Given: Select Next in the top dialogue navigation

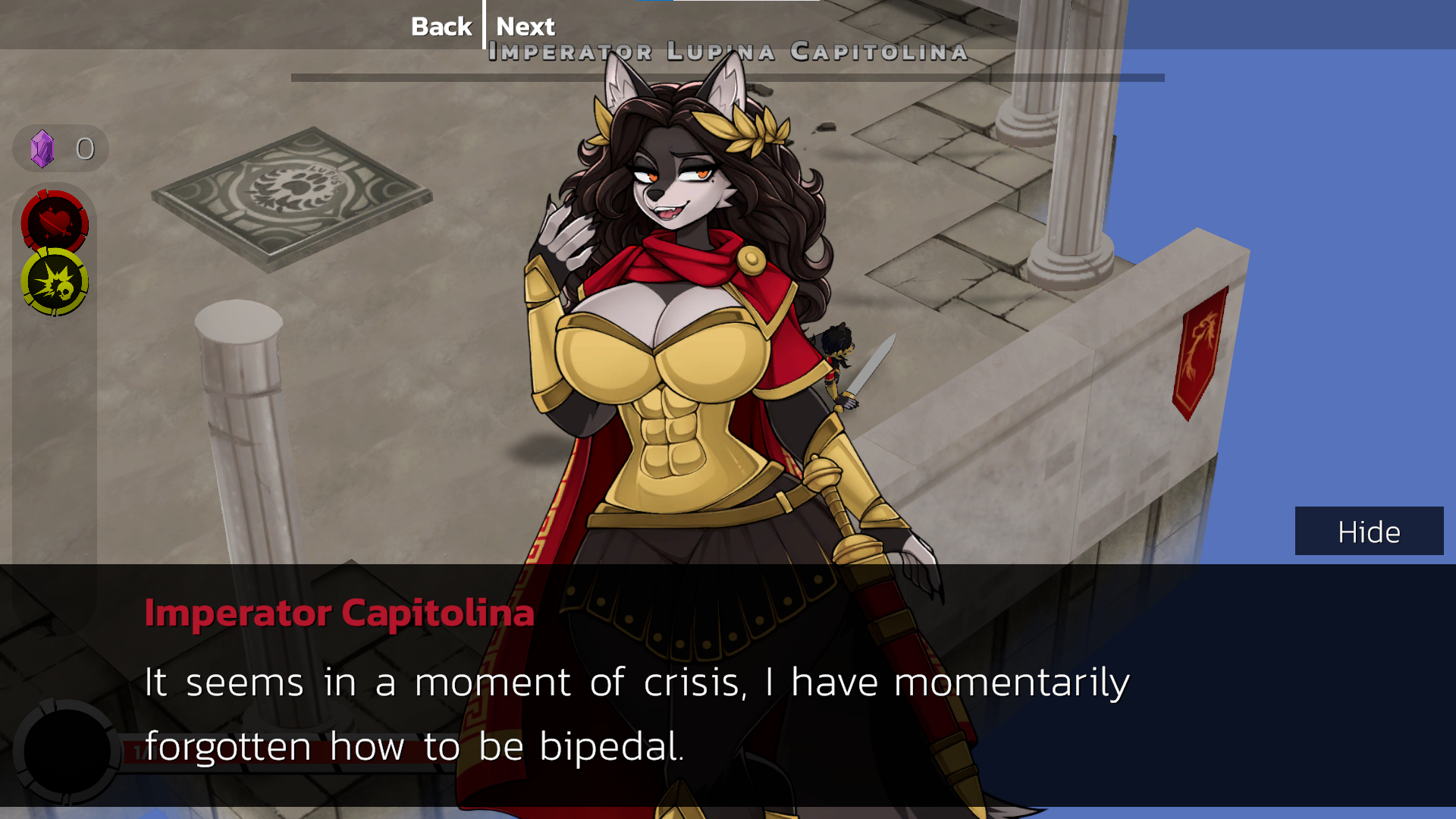Looking at the screenshot, I should pos(526,26).
